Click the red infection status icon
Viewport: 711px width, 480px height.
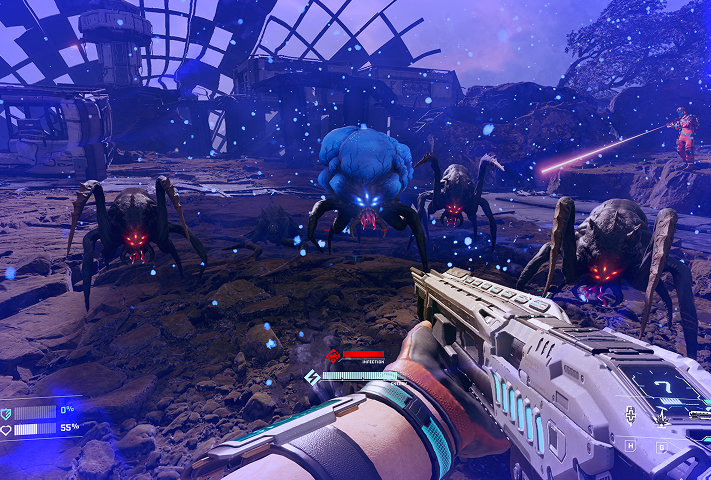[x=332, y=355]
